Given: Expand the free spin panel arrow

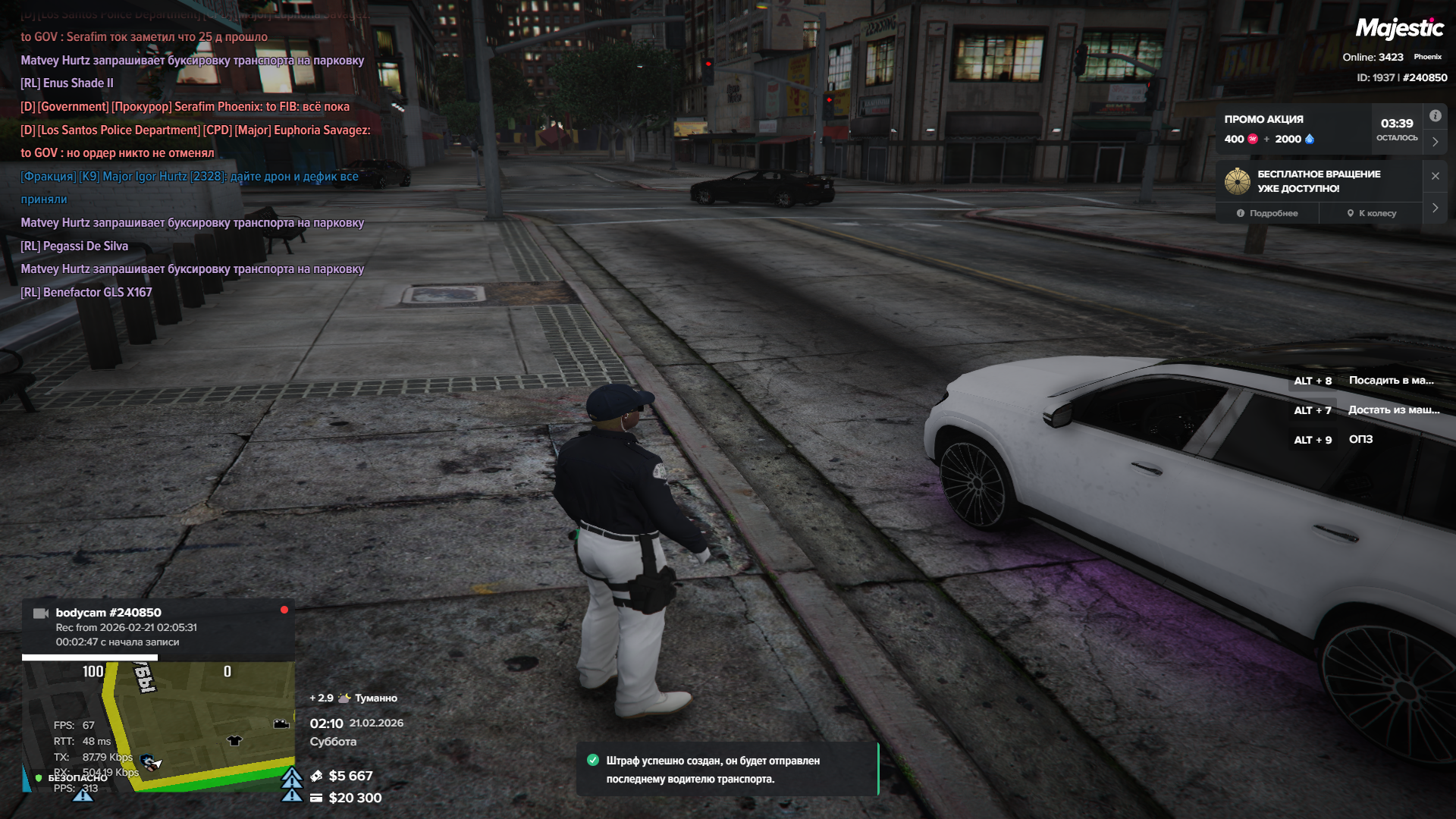Looking at the screenshot, I should (x=1435, y=208).
